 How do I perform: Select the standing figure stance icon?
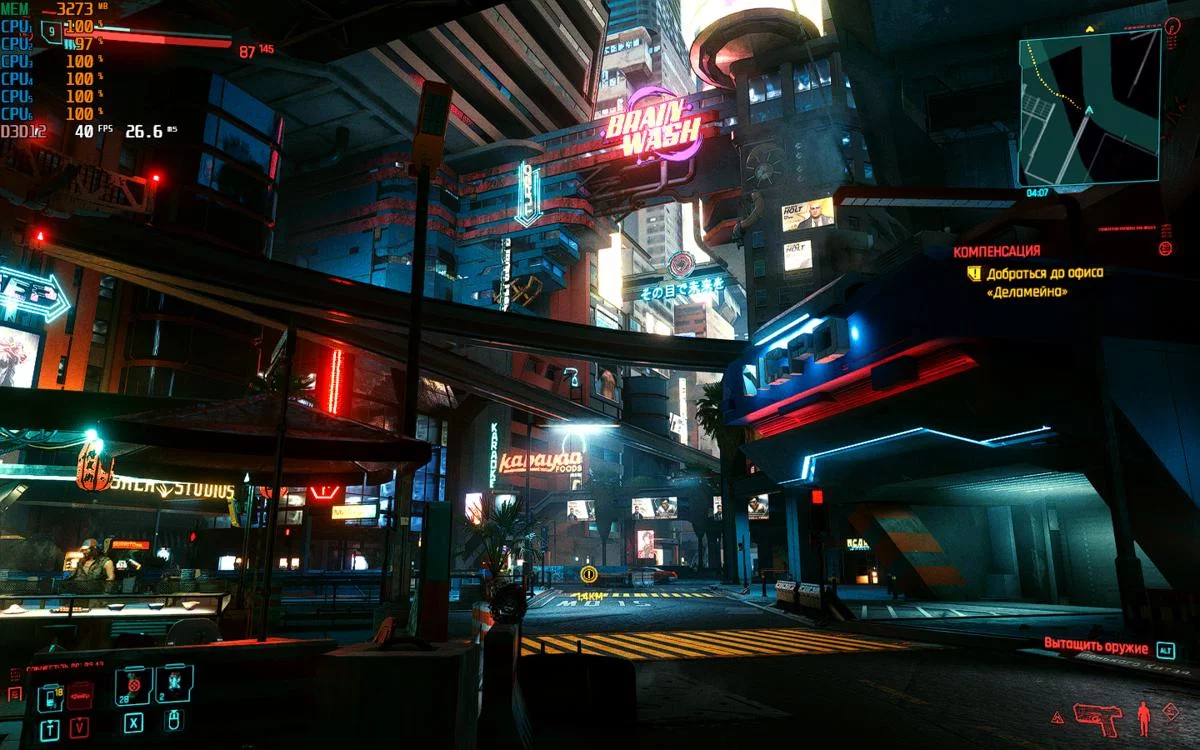coord(1144,717)
